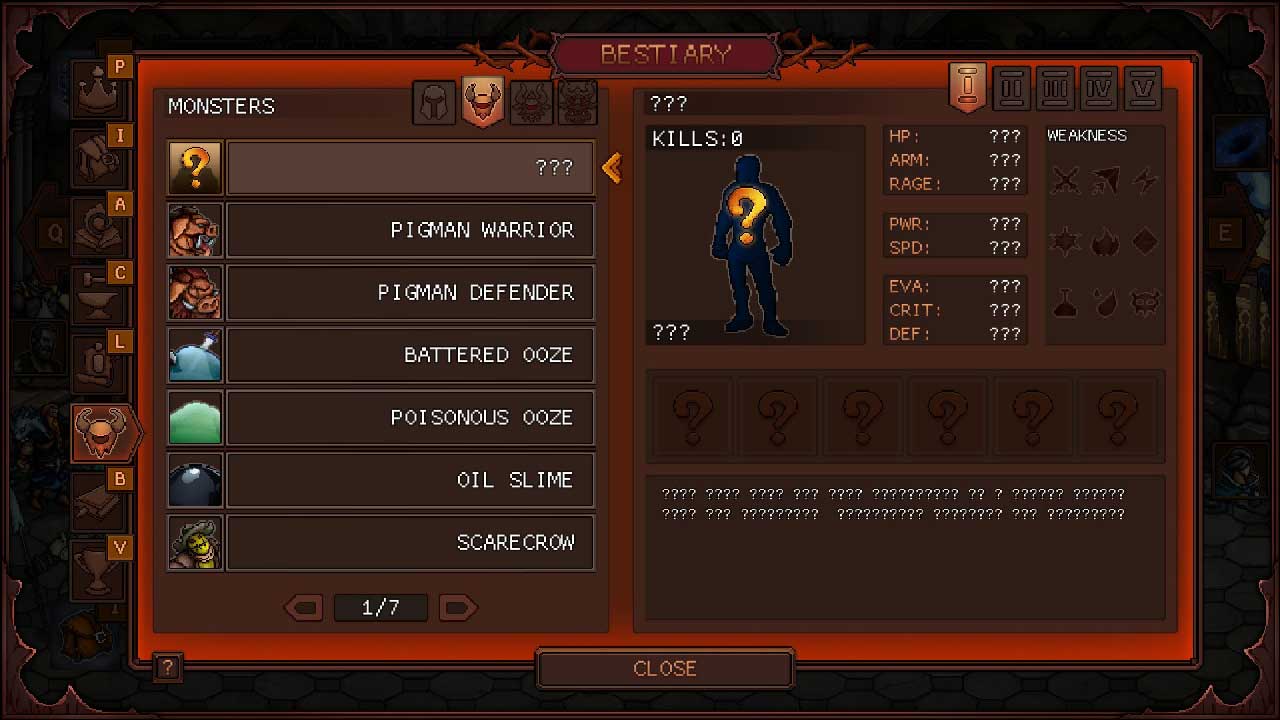Switch to tier IV tab

(x=1099, y=88)
